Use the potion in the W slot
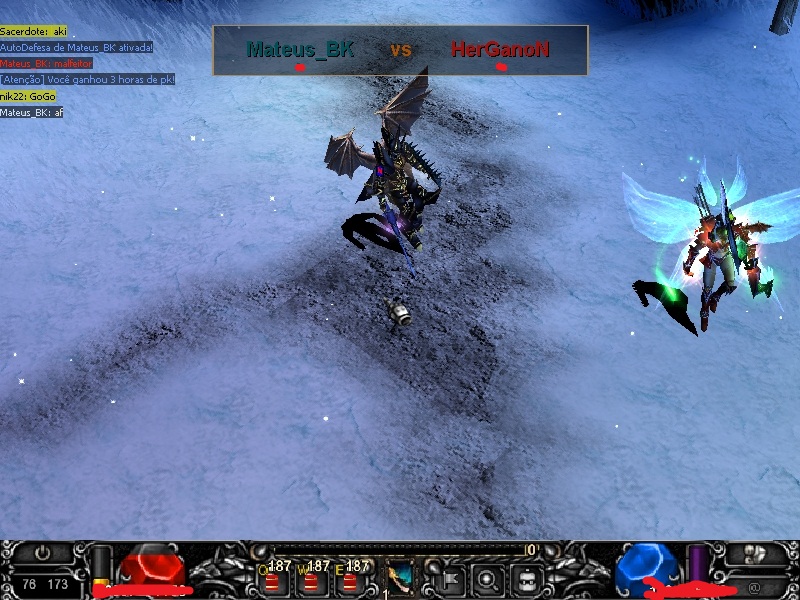 [311, 579]
